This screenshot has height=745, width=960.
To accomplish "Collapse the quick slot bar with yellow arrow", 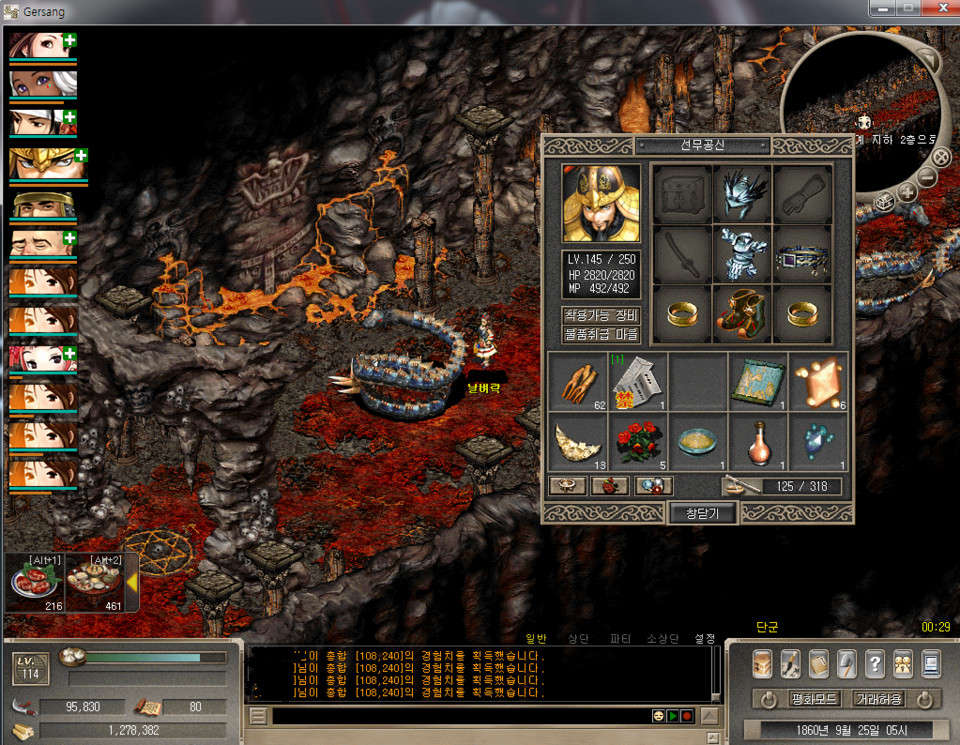I will (x=131, y=583).
